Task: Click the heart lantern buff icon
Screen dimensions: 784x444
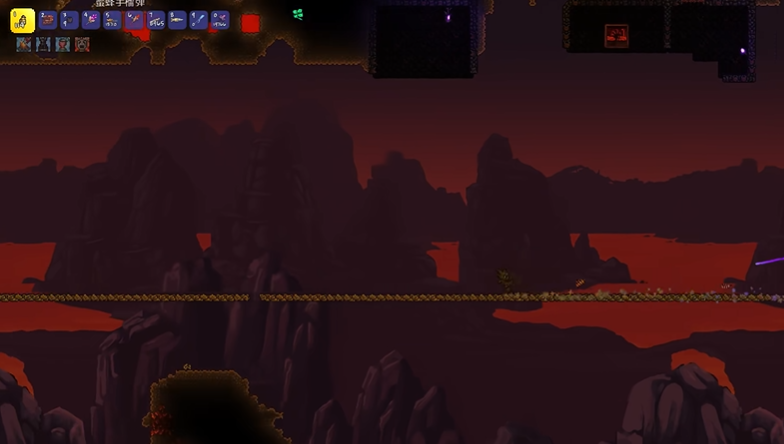Action: point(63,45)
